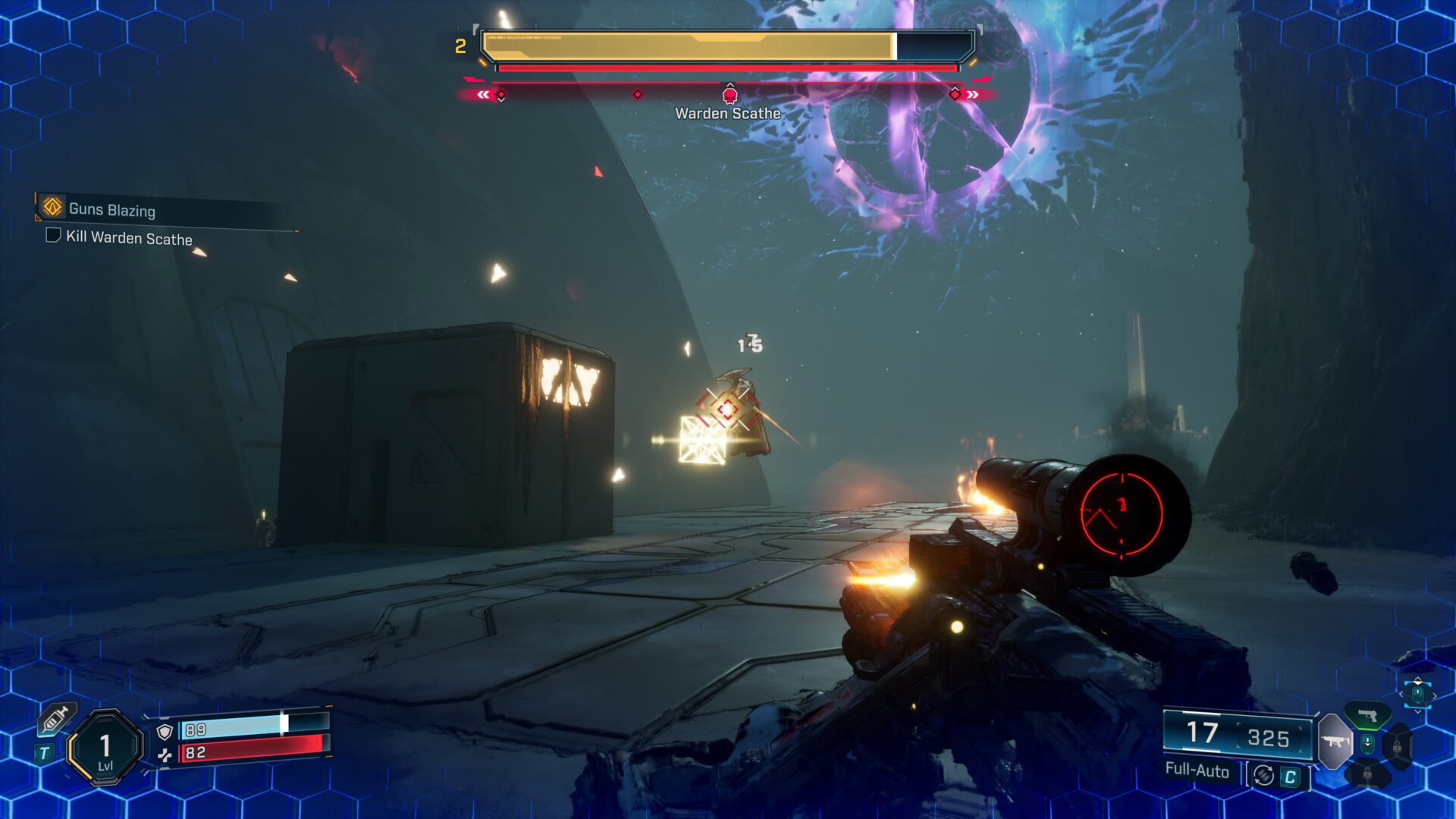This screenshot has width=1456, height=819.
Task: Select the Full-Auto fire mode label
Action: click(1197, 770)
